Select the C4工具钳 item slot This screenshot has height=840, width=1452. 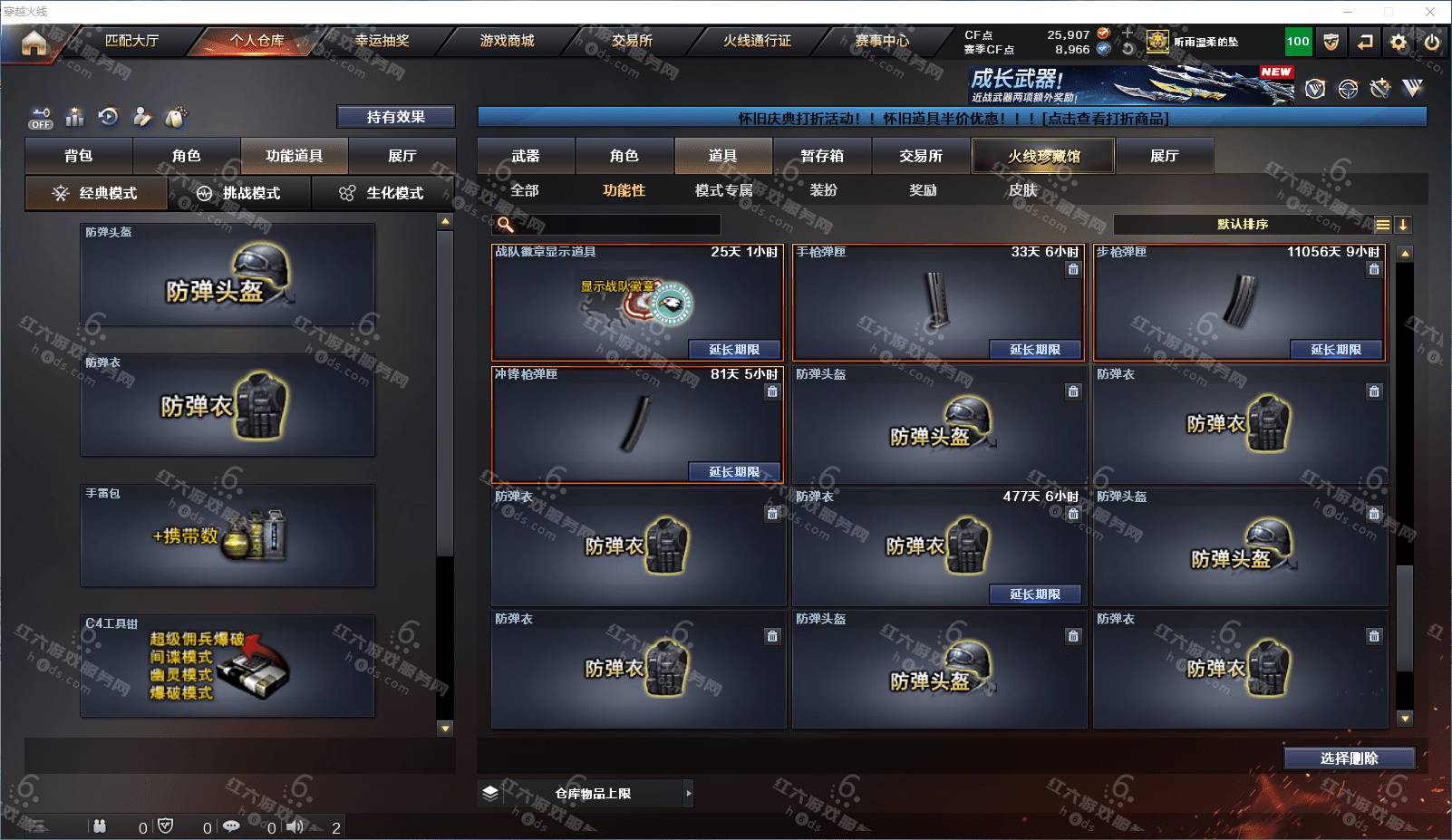227,666
